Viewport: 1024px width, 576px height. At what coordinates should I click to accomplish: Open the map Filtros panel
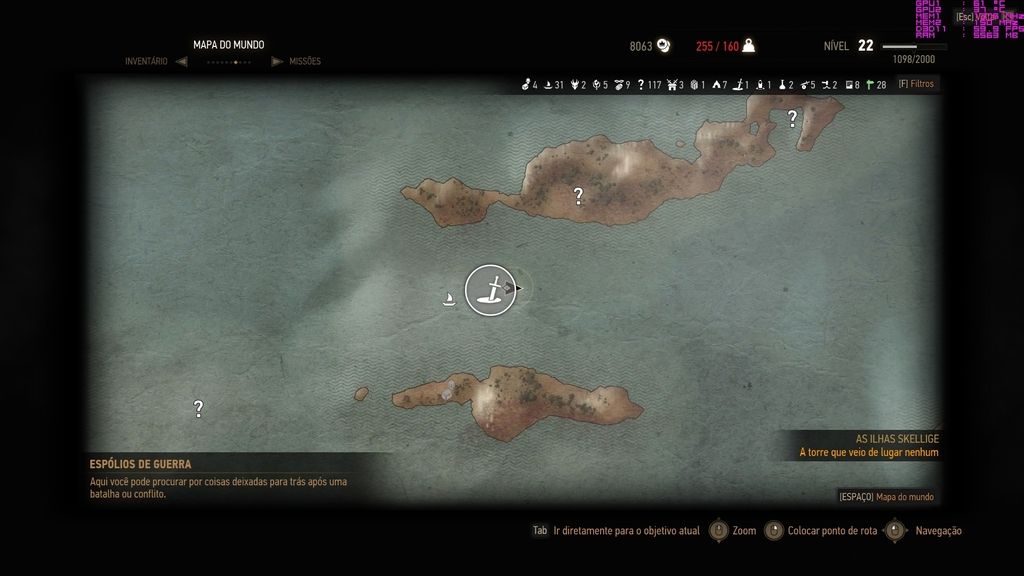click(915, 84)
